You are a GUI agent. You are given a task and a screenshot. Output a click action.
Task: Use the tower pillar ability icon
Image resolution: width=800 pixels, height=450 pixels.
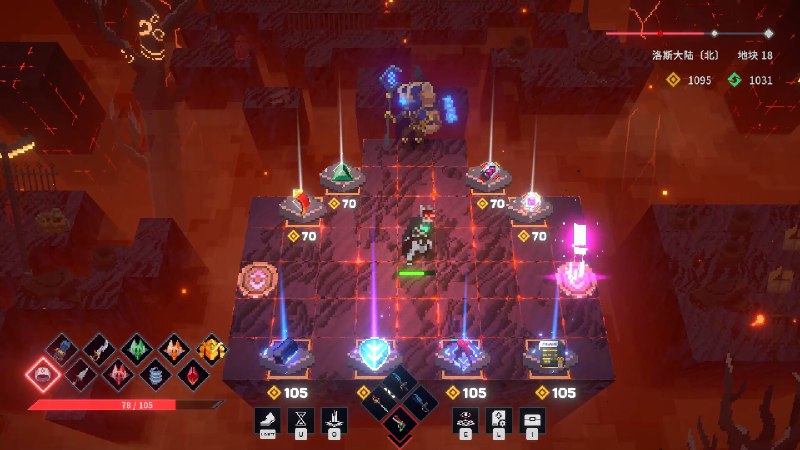tap(334, 420)
